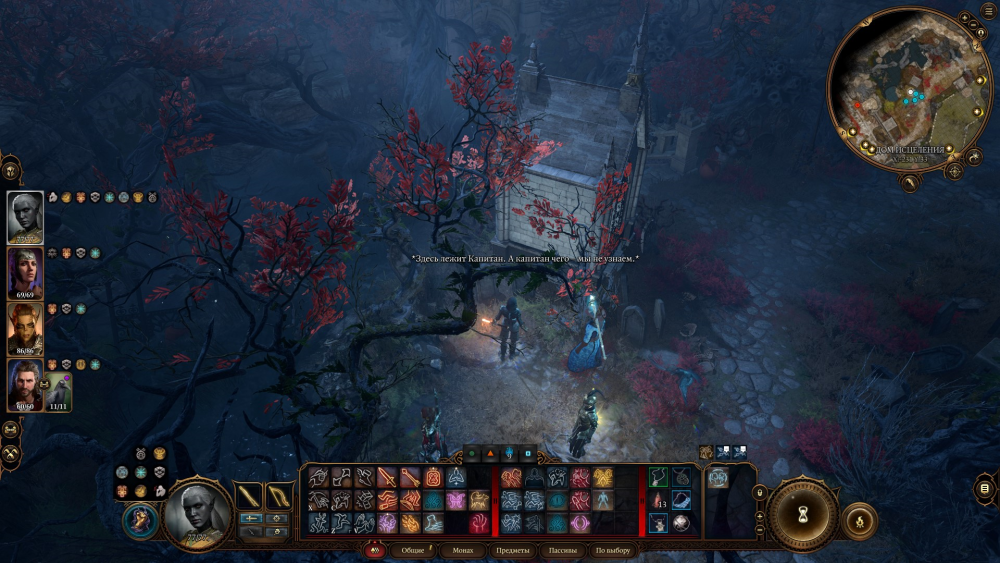Click the hourglass end turn button
This screenshot has width=1000, height=563.
pos(802,513)
